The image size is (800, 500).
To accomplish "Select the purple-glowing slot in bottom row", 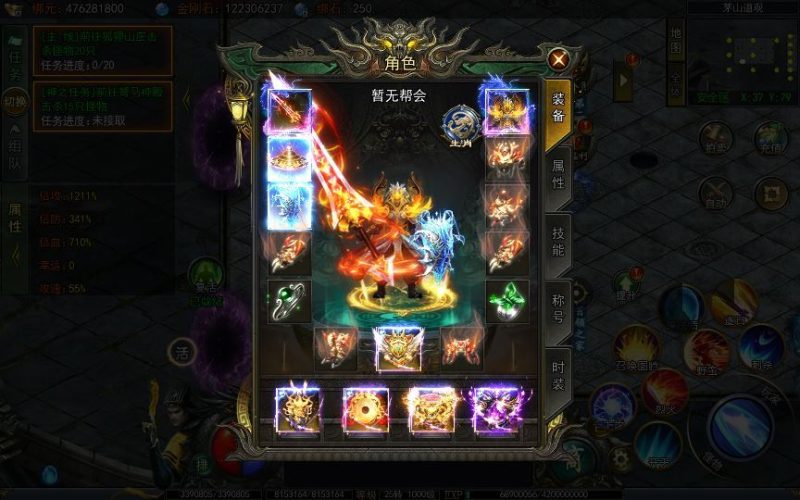I will (x=496, y=409).
